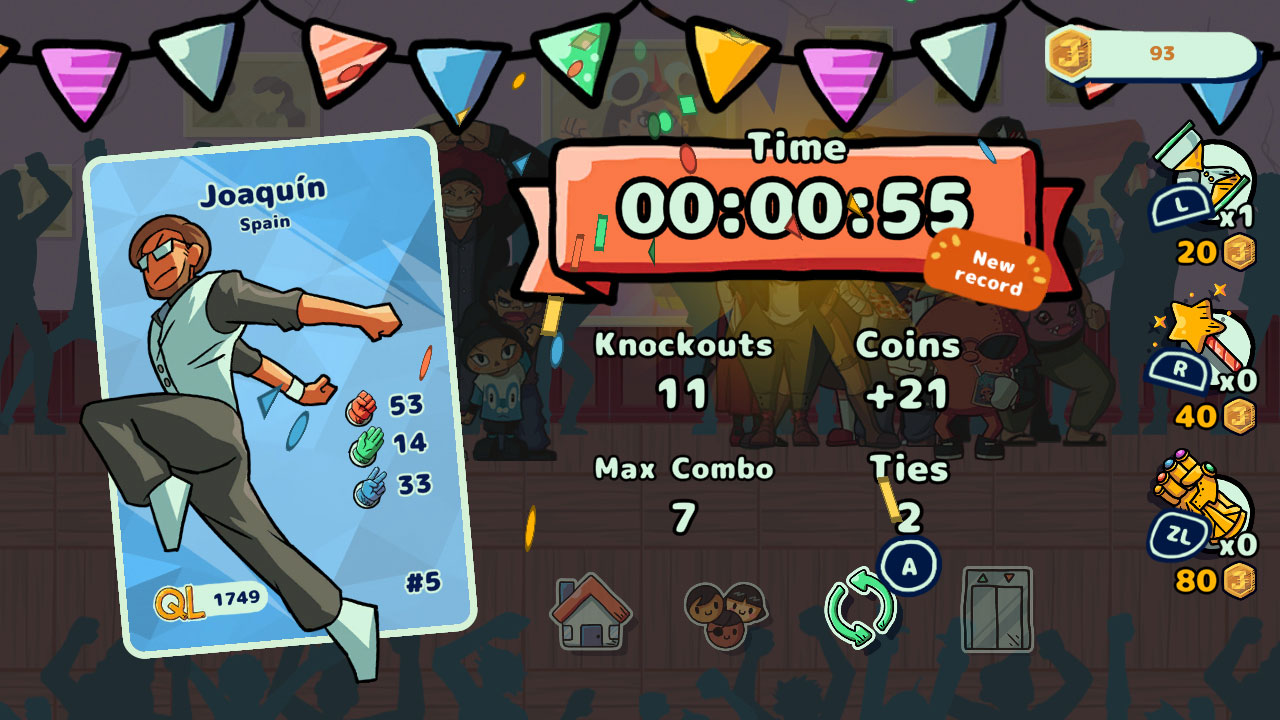Select the home icon to exit
1280x720 pixels.
coord(589,607)
